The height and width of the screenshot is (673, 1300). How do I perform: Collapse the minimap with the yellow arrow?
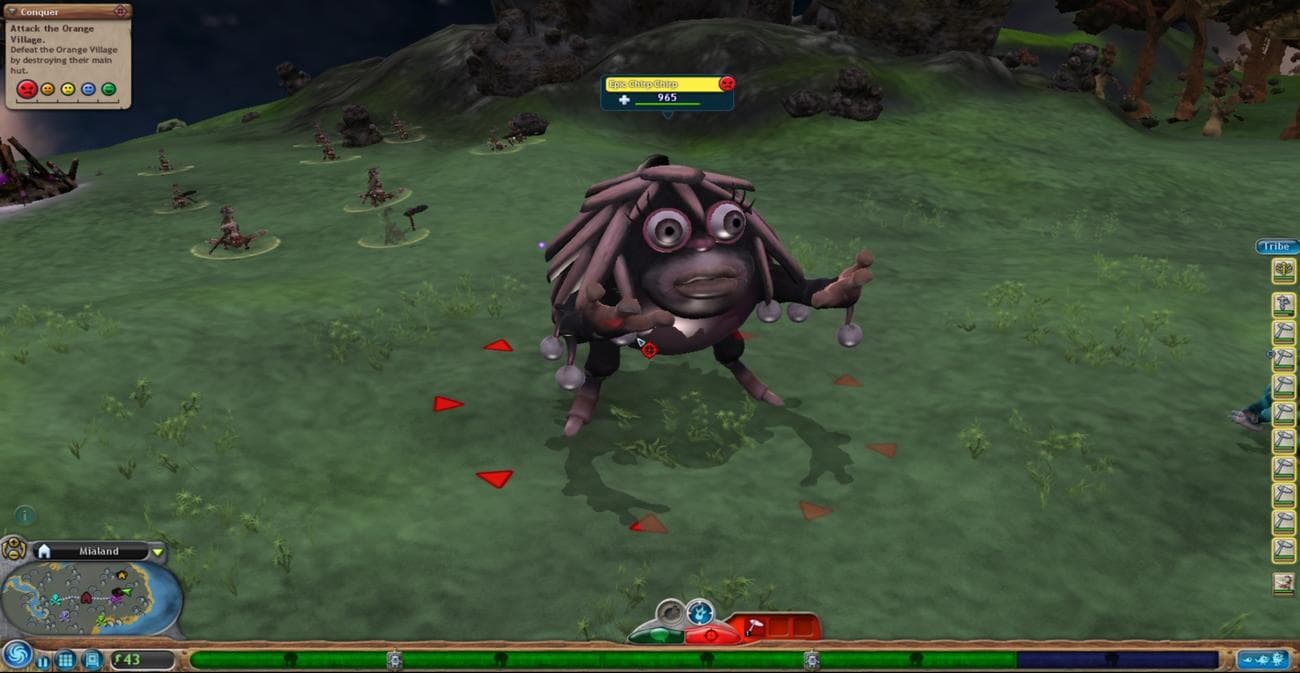157,552
